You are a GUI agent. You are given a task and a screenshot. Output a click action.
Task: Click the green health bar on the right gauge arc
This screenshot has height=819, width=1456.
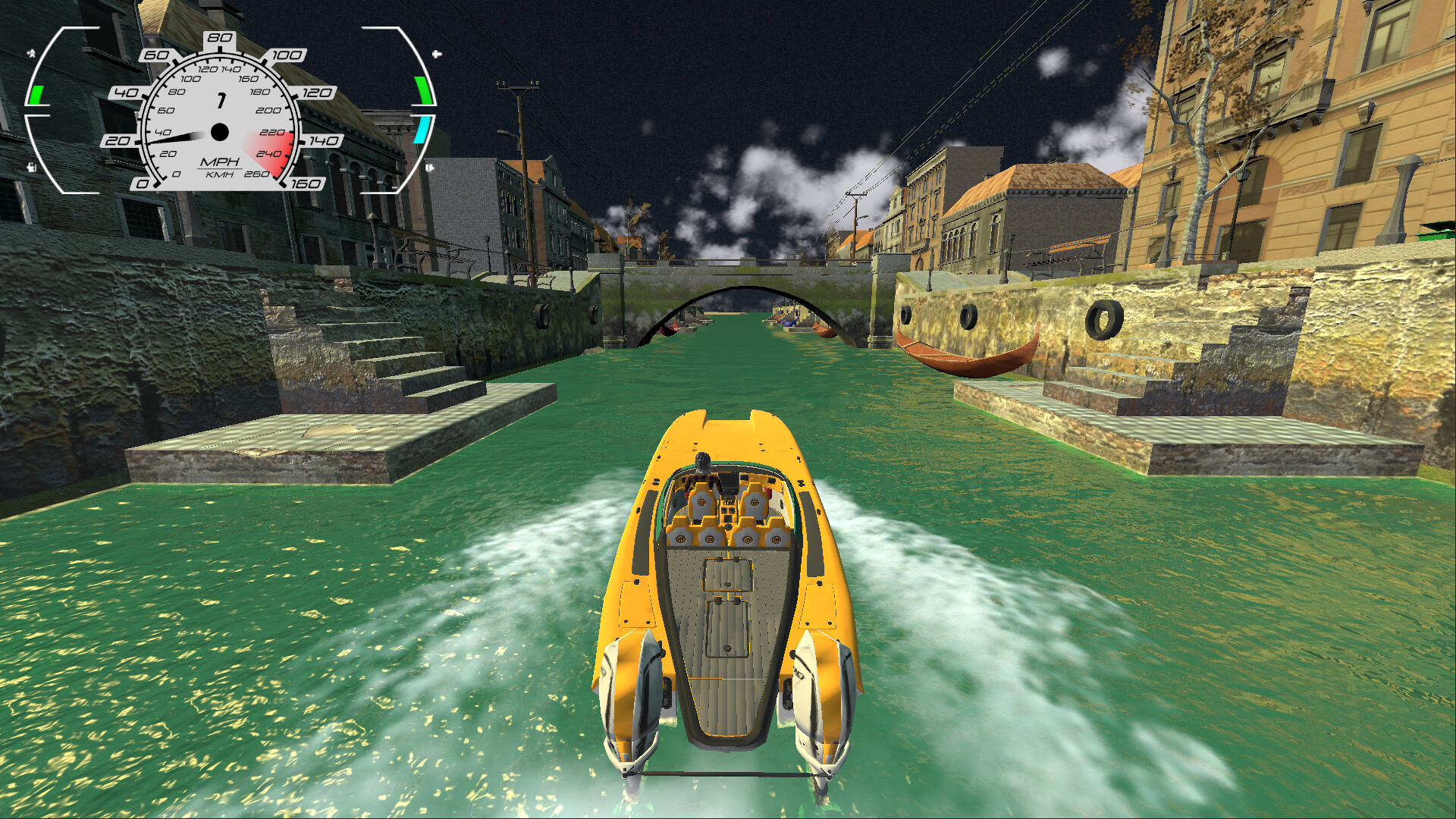tap(423, 91)
